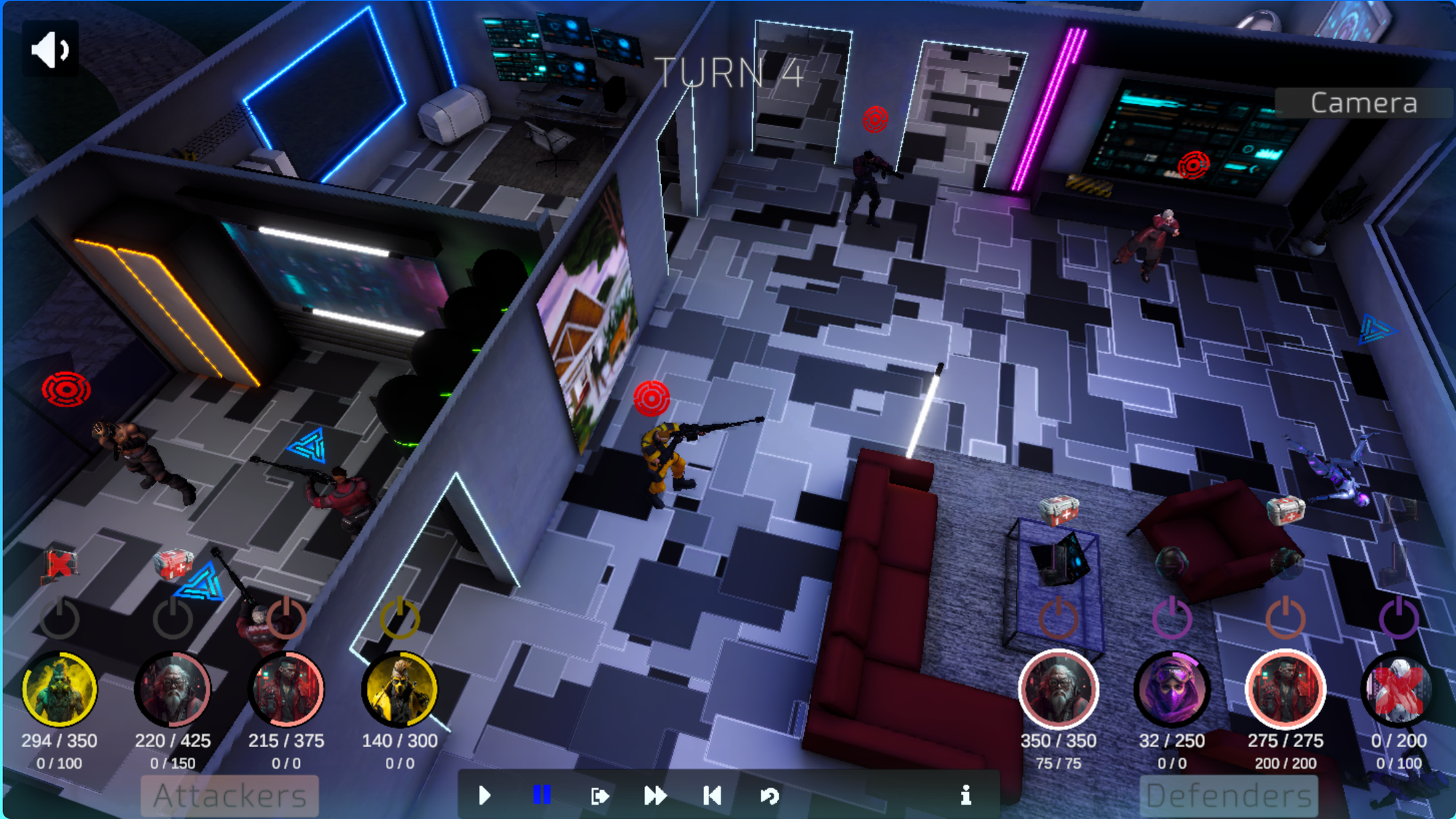Select the yellow masked attacker portrait
The width and height of the screenshot is (1456, 819).
click(400, 689)
